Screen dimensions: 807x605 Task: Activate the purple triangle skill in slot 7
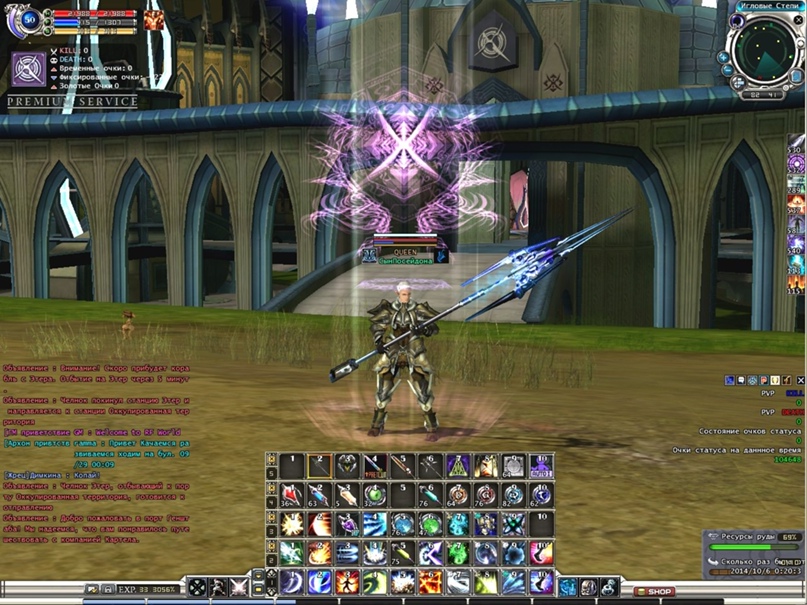pyautogui.click(x=458, y=466)
